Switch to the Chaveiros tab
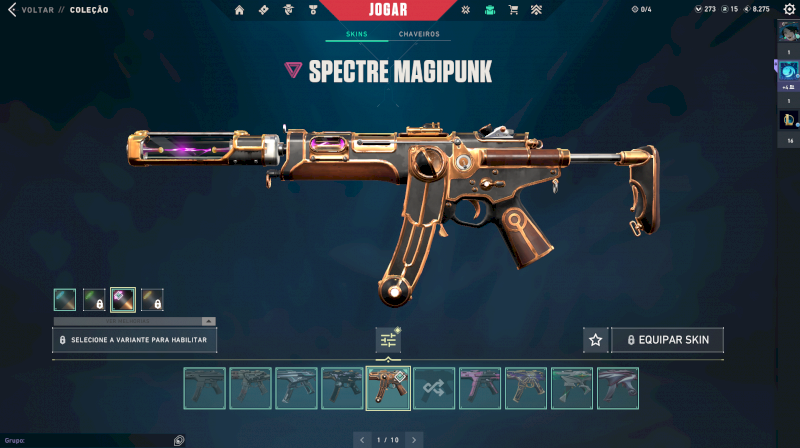This screenshot has width=800, height=448. [x=420, y=34]
